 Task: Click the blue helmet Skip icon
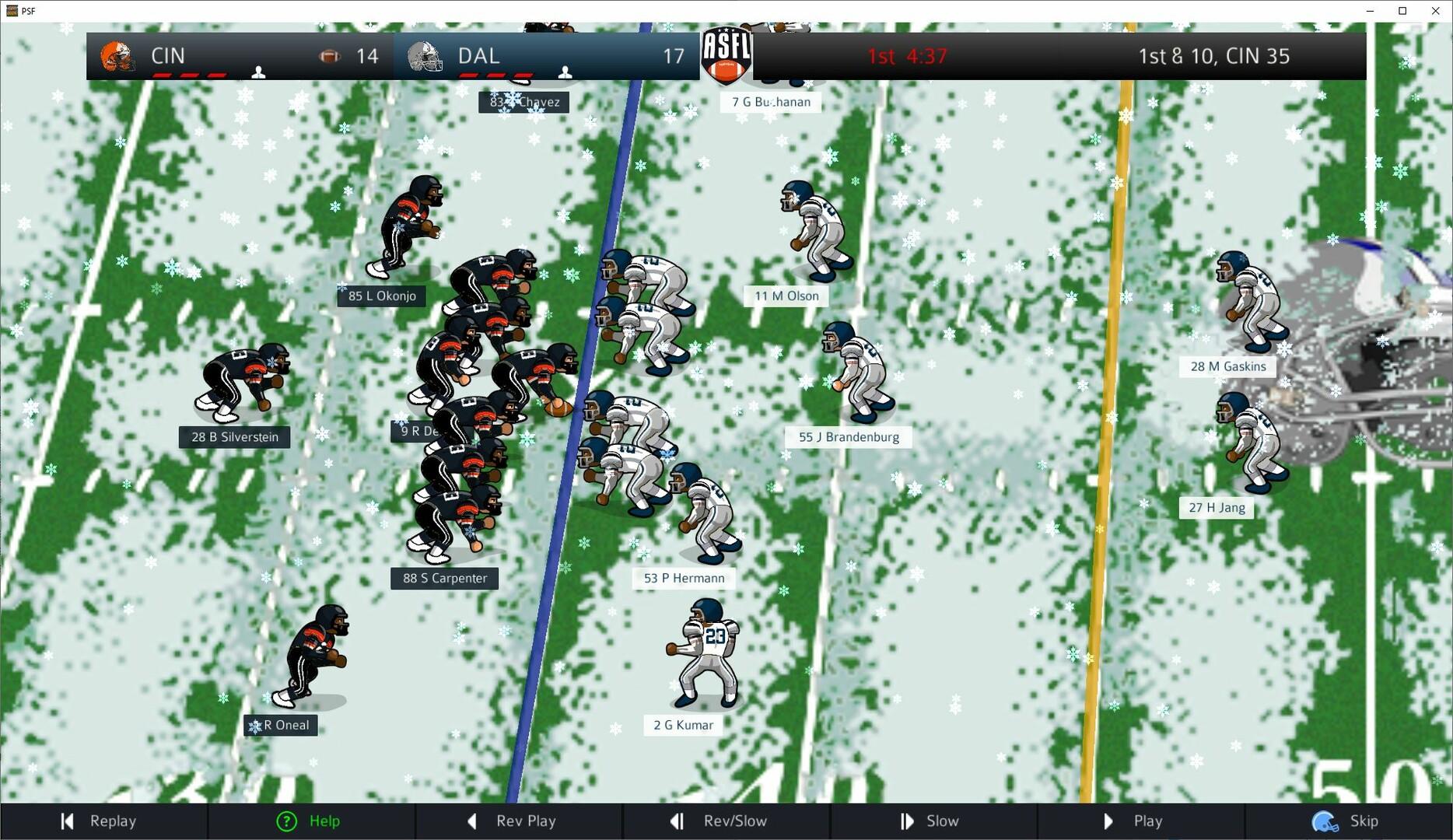tap(1326, 821)
